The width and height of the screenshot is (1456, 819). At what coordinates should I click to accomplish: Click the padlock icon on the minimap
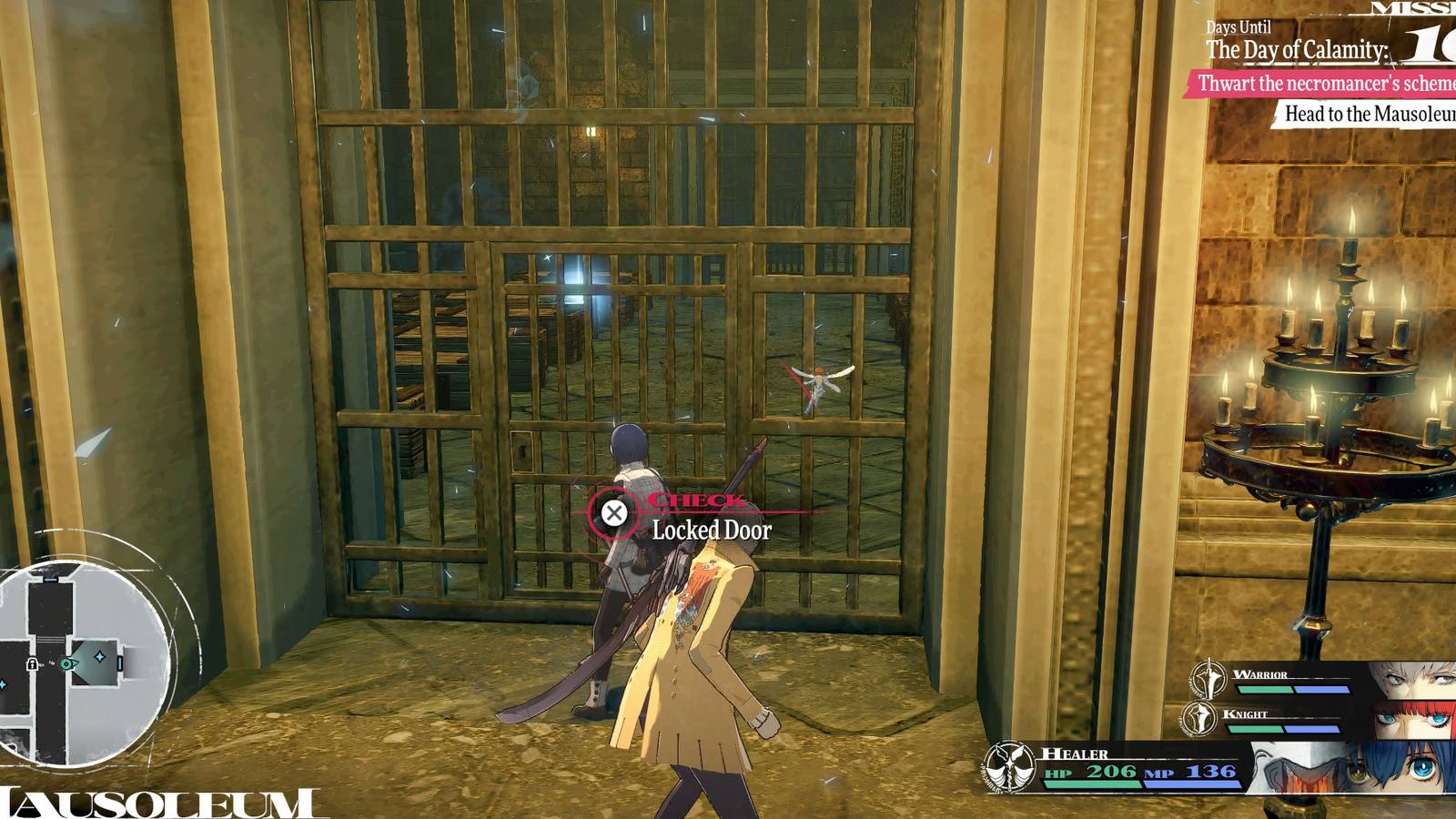[x=31, y=664]
